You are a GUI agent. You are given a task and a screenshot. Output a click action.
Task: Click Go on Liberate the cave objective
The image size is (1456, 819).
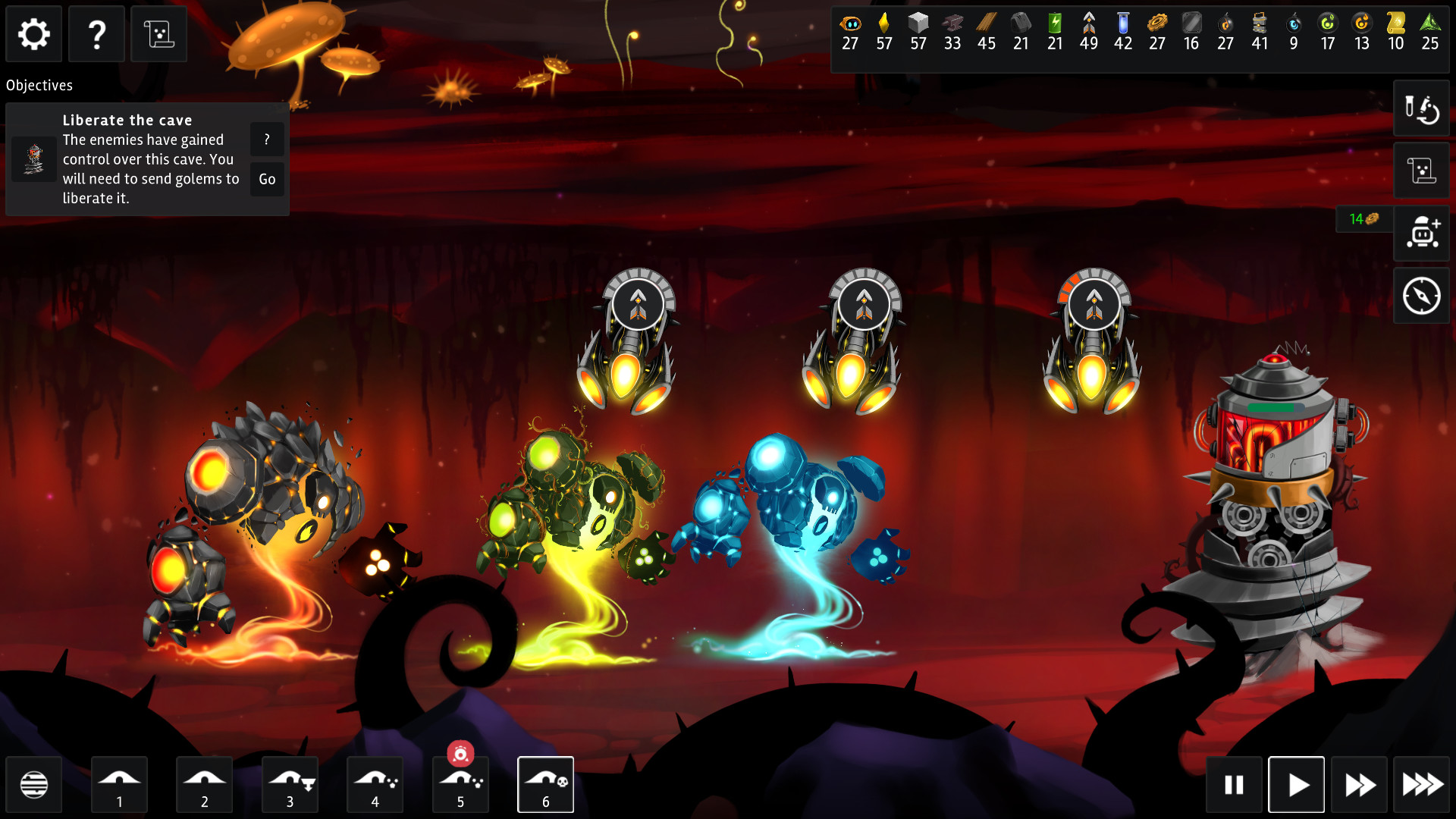267,180
